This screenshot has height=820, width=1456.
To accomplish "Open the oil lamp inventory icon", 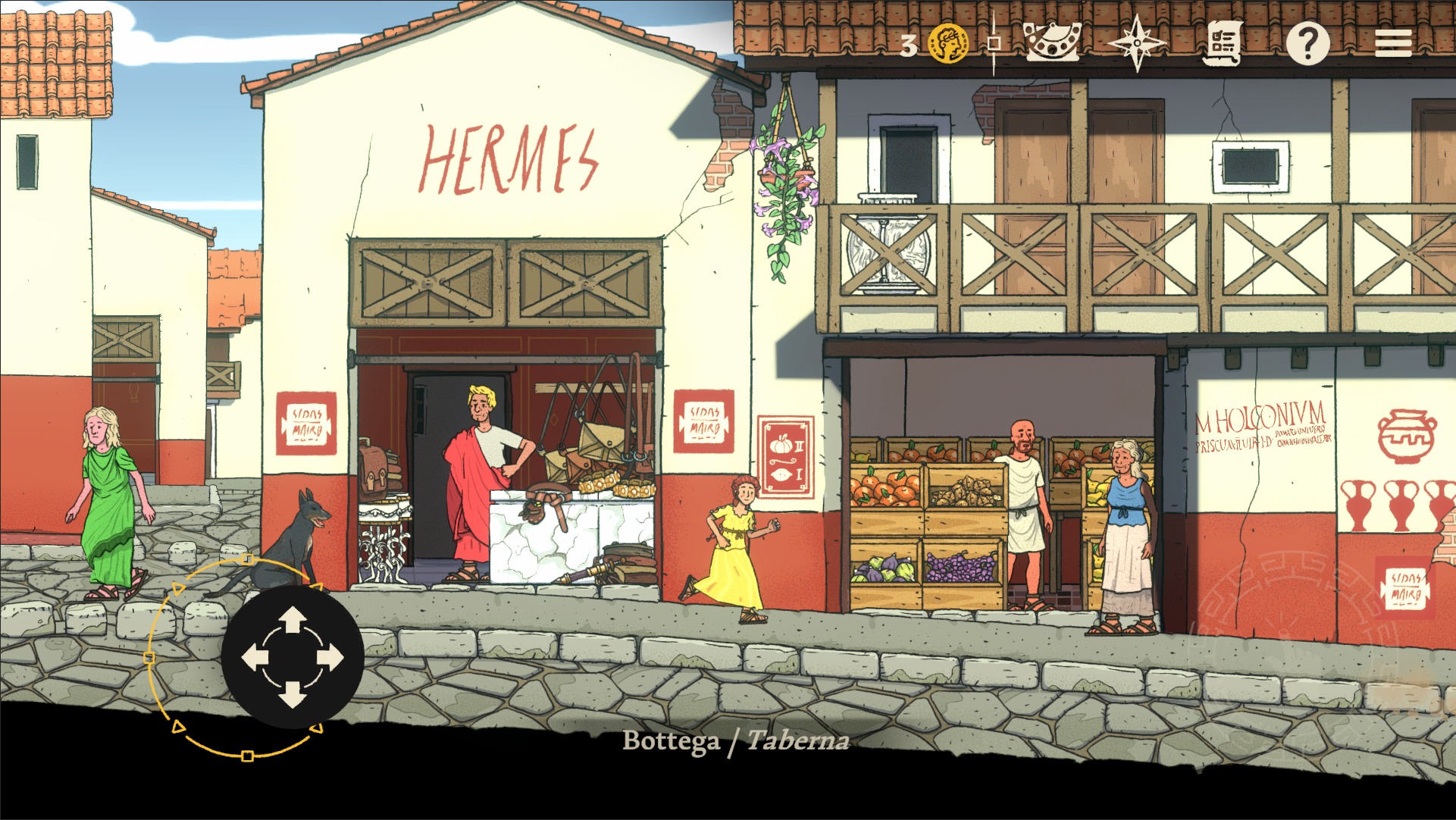I will click(x=1054, y=43).
